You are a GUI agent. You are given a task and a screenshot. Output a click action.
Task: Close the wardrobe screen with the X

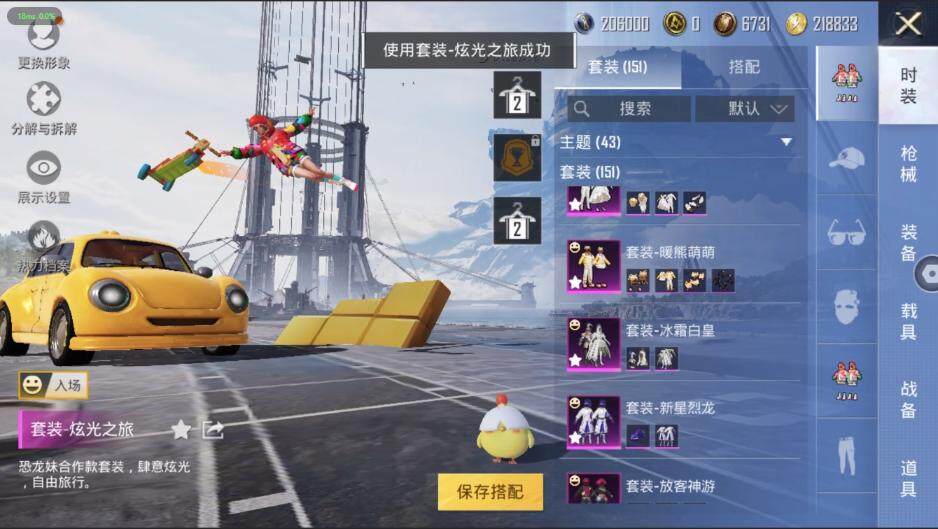(x=908, y=23)
